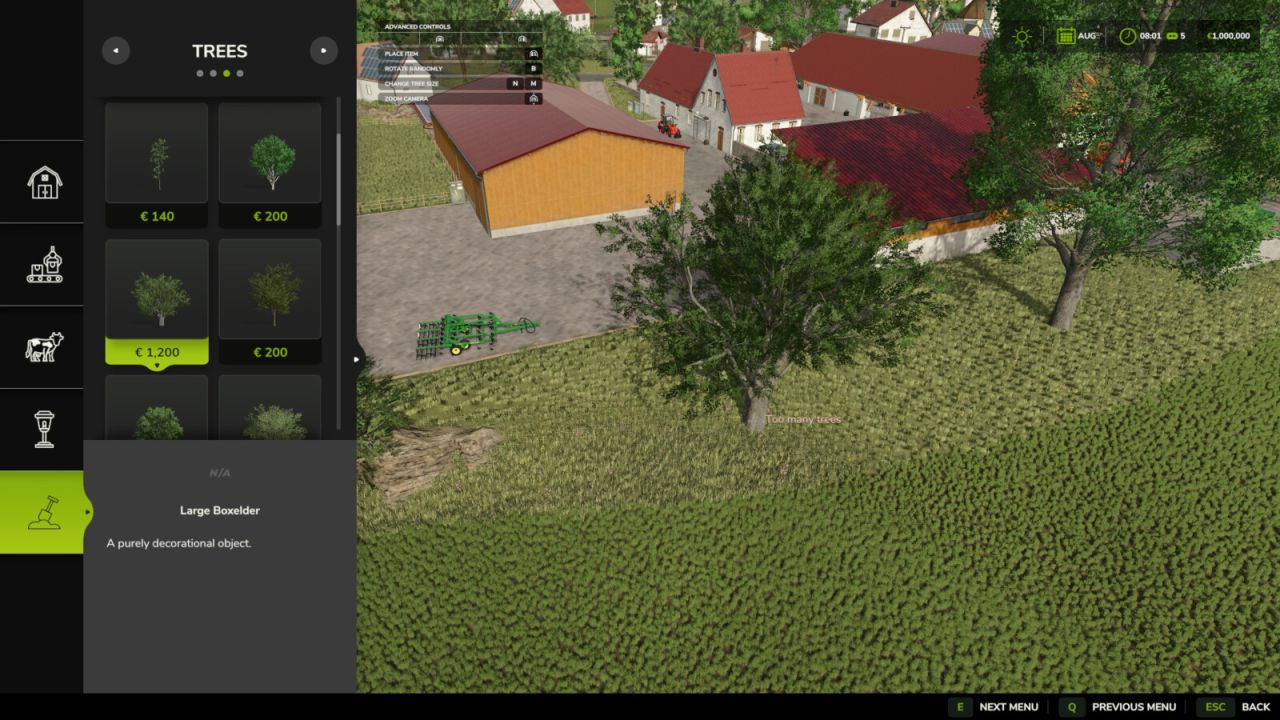Image resolution: width=1280 pixels, height=720 pixels.
Task: Click the third pagination dot under Trees
Action: pos(226,72)
